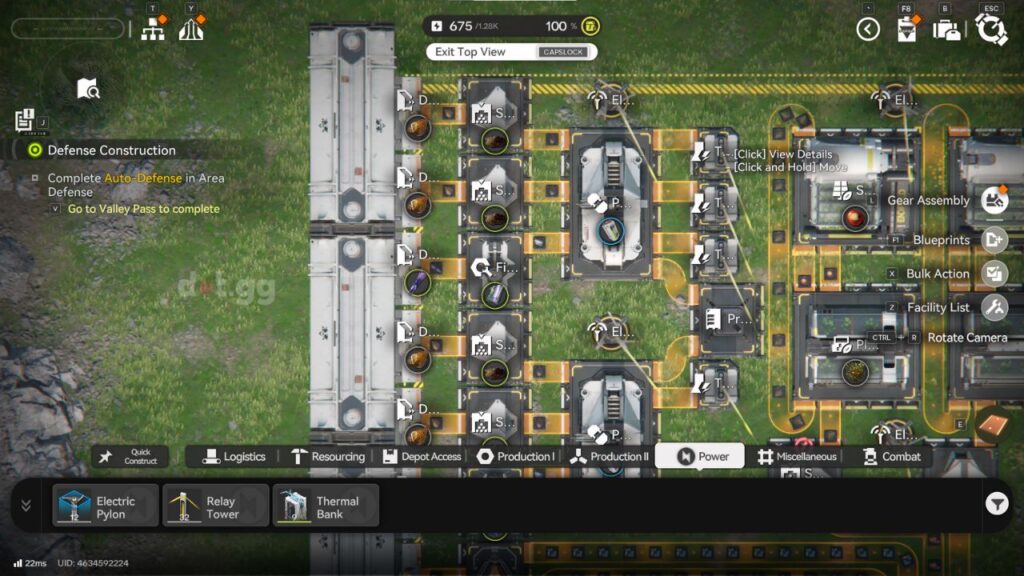Collapse the build bar with the double chevron
The height and width of the screenshot is (576, 1024).
26,505
